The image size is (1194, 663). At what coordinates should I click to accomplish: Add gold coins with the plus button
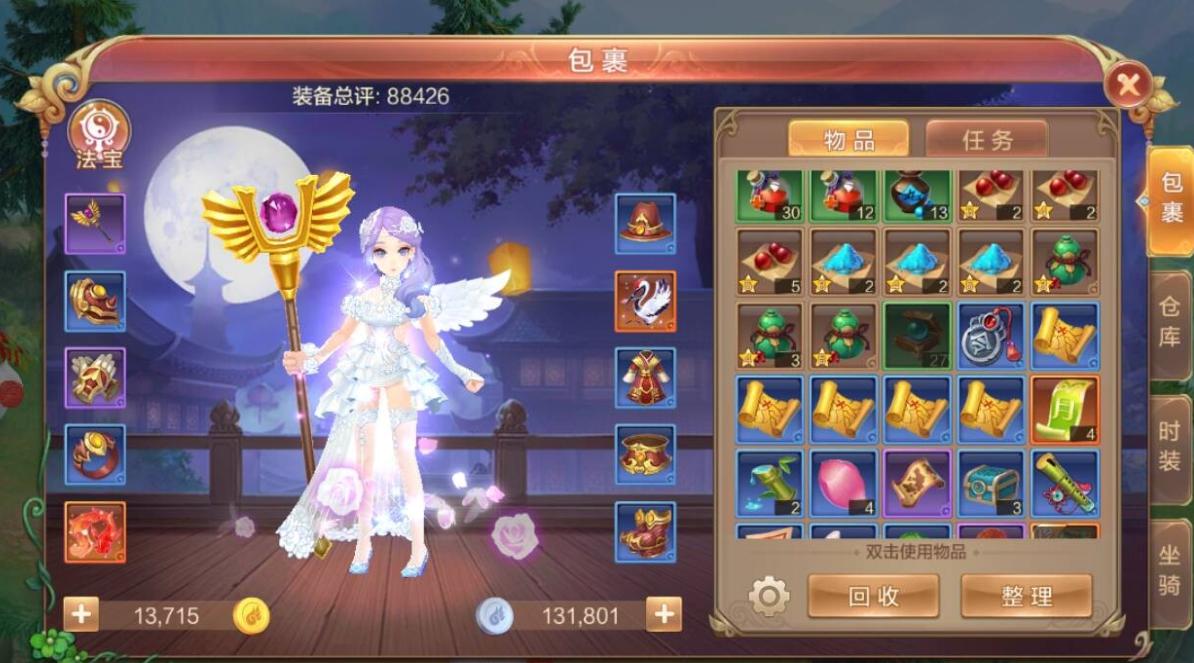click(81, 614)
